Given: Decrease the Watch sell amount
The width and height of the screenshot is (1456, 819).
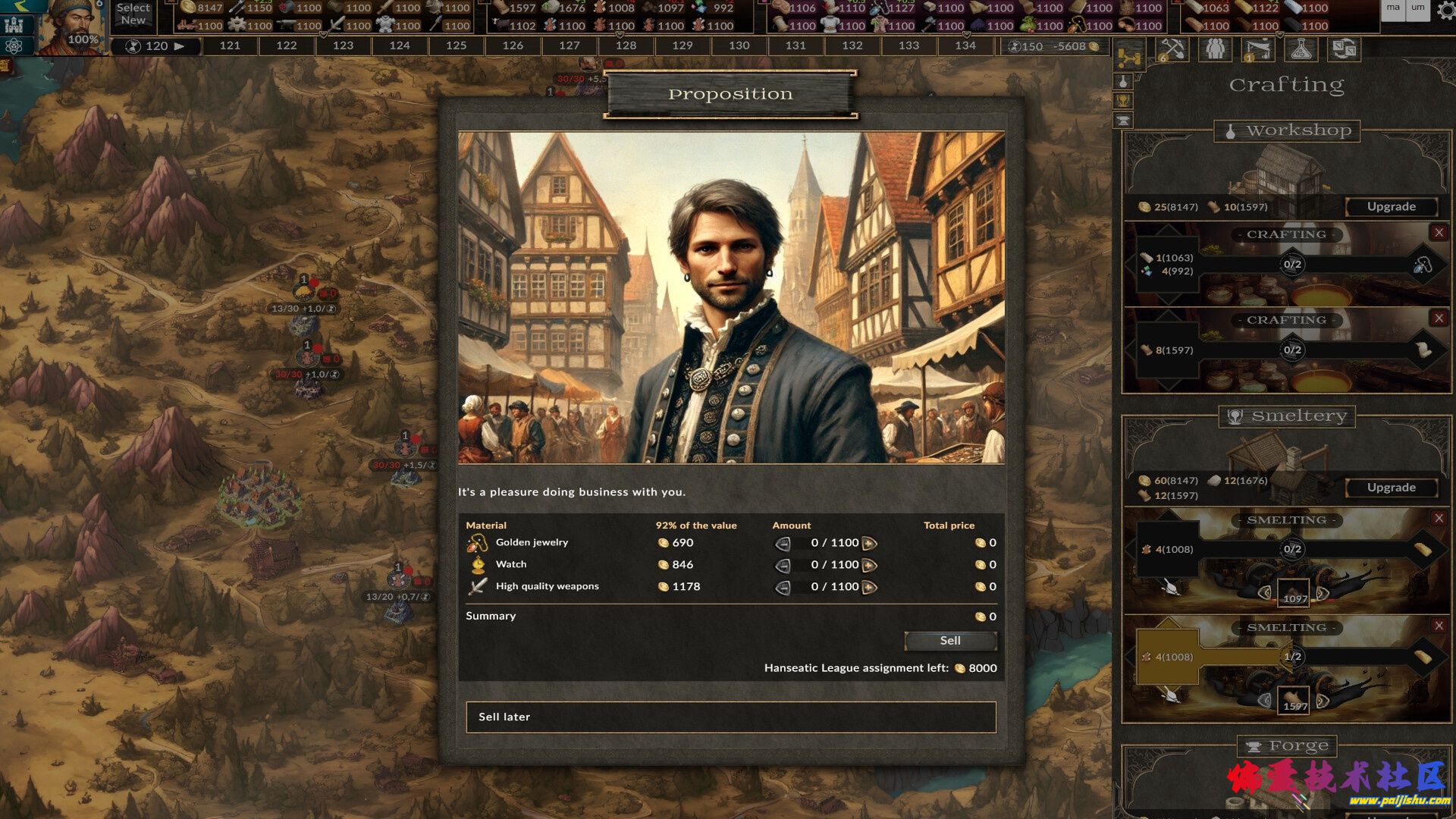Looking at the screenshot, I should (x=783, y=566).
